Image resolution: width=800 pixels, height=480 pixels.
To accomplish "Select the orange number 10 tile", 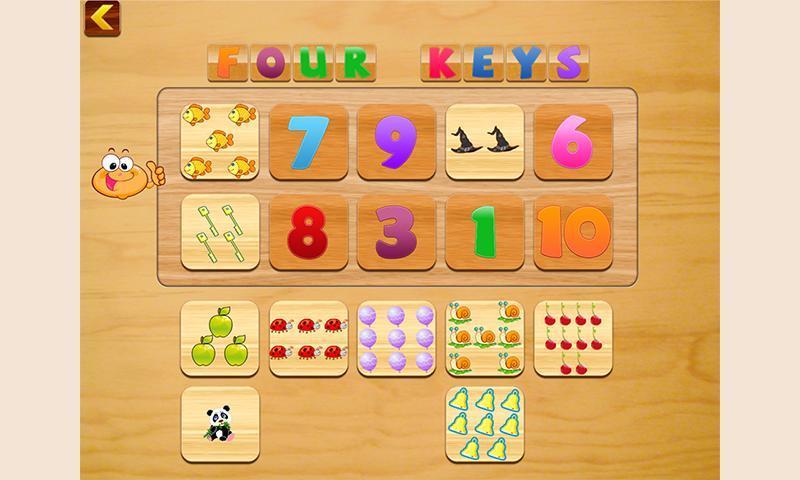I will point(573,232).
